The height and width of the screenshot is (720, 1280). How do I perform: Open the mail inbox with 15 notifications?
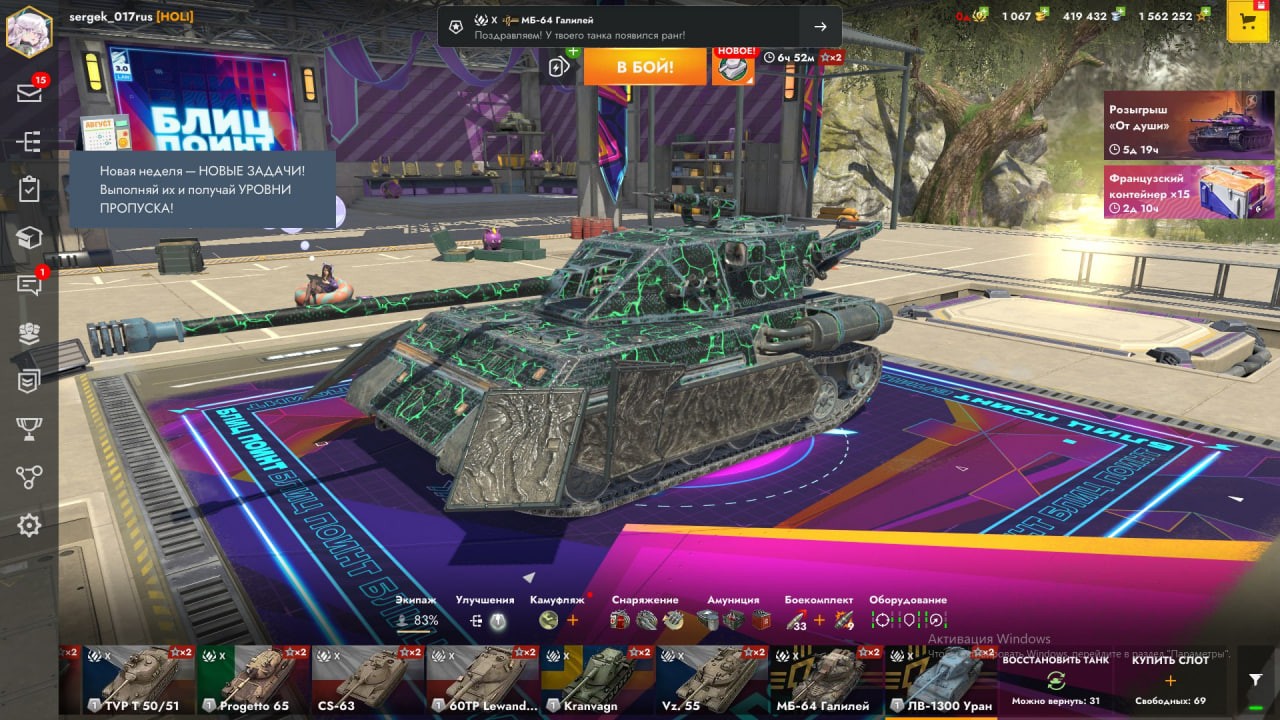coord(29,93)
